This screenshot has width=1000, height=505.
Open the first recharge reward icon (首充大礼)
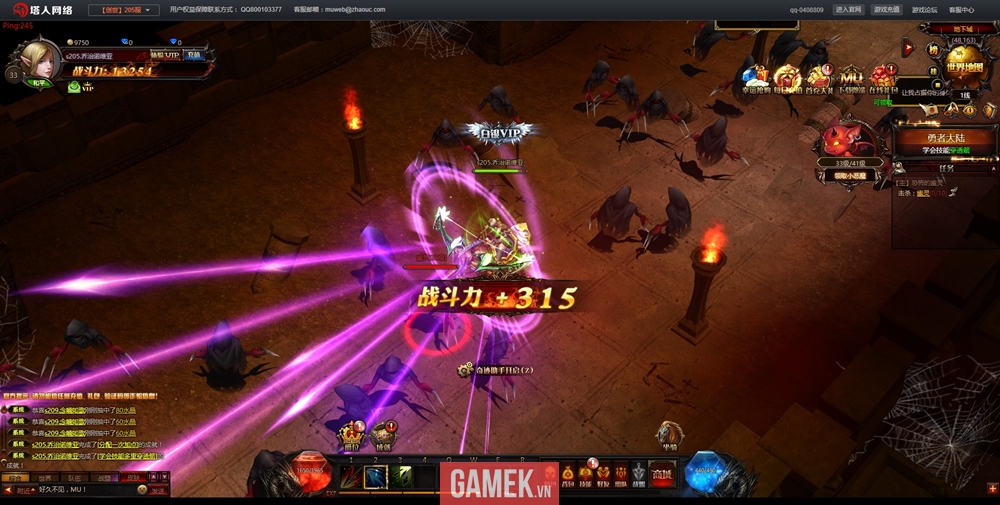[x=819, y=80]
